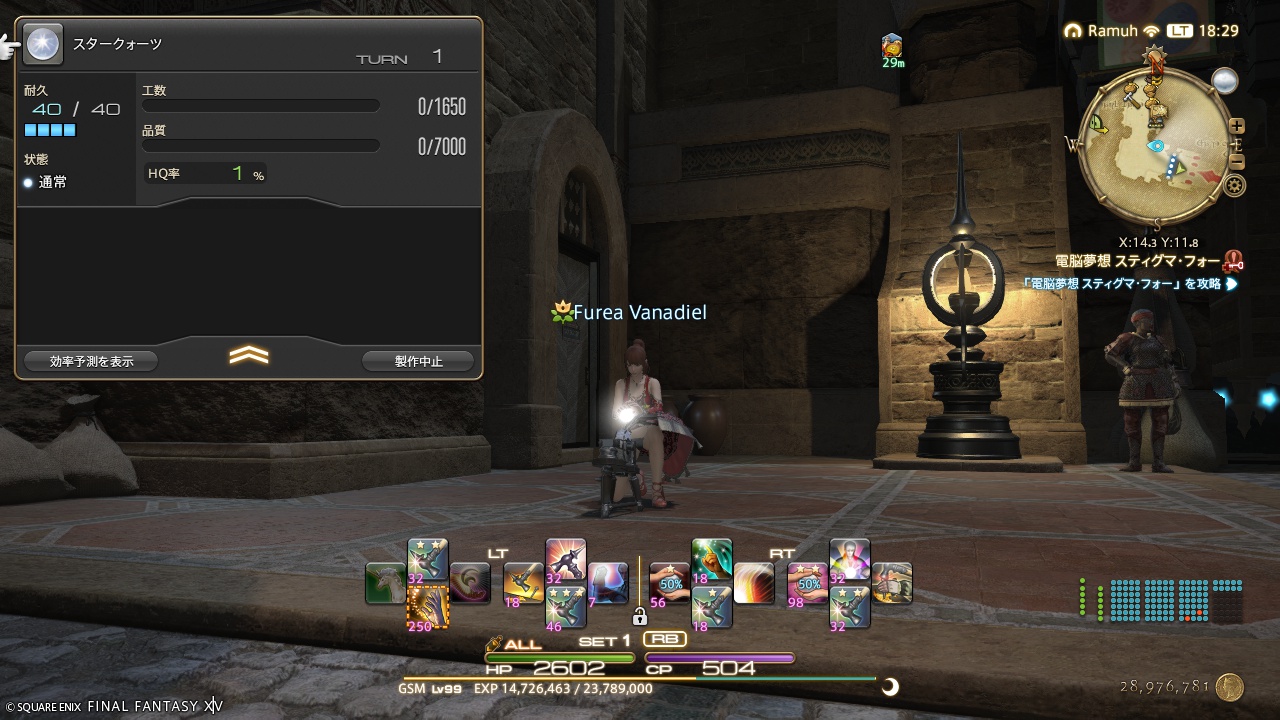Click the gil currency coin icon
The image size is (1280, 720).
pos(1230,687)
